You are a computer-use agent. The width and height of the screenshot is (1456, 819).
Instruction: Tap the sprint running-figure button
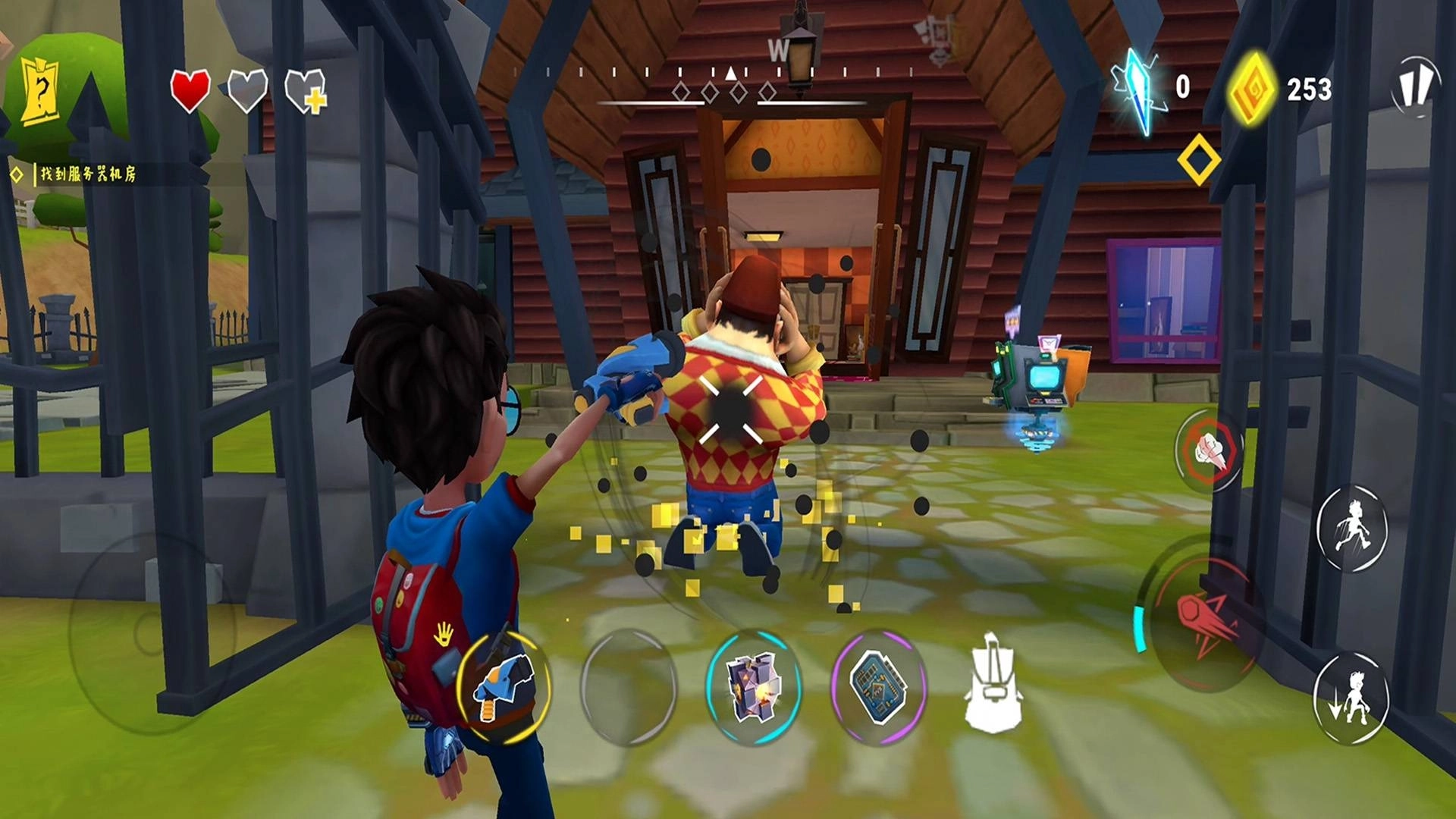1351,527
